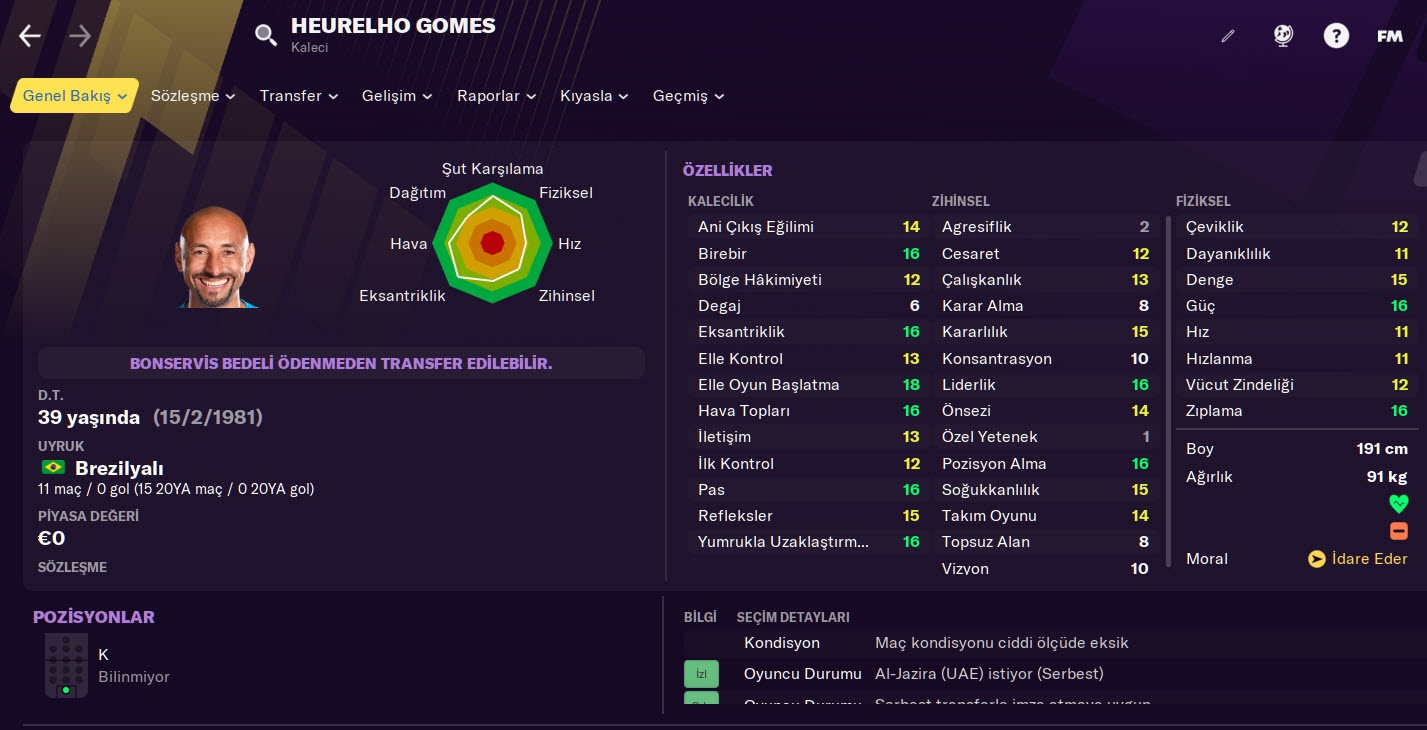Click the İdare Eder morale status
Screen dimensions: 1427x730
[x=1358, y=559]
